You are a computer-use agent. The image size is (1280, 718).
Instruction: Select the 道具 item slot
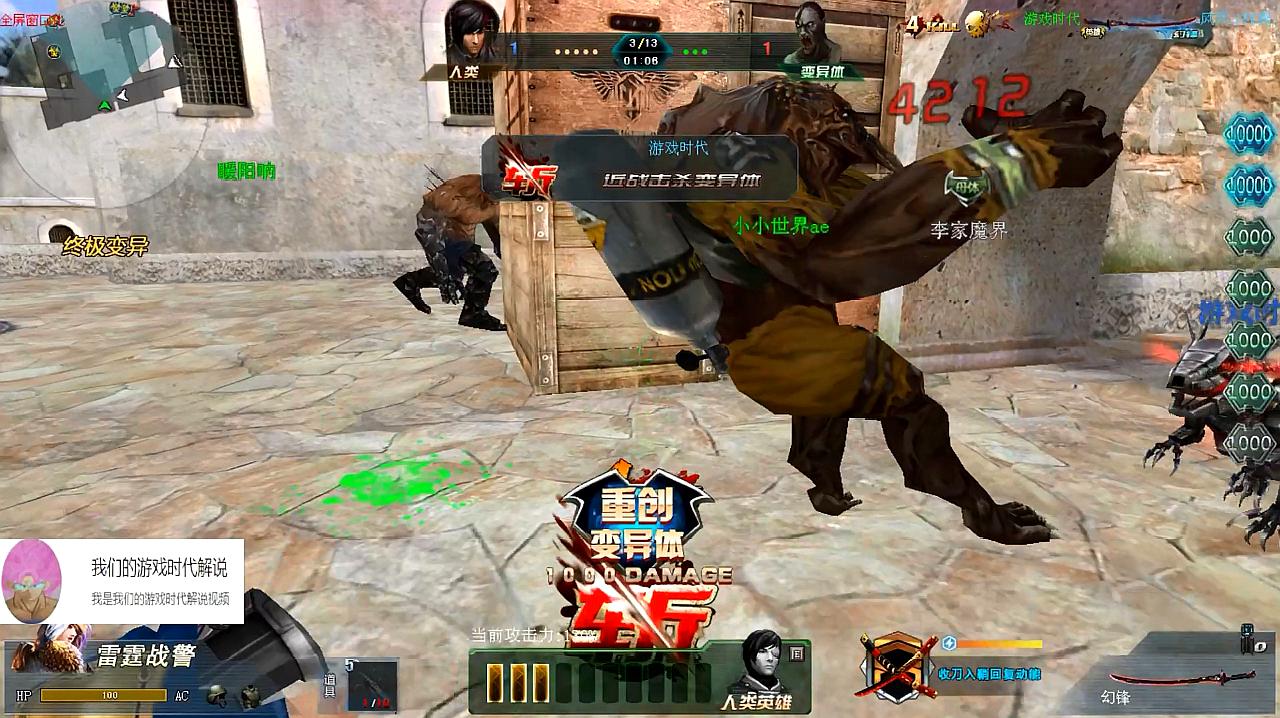(372, 684)
